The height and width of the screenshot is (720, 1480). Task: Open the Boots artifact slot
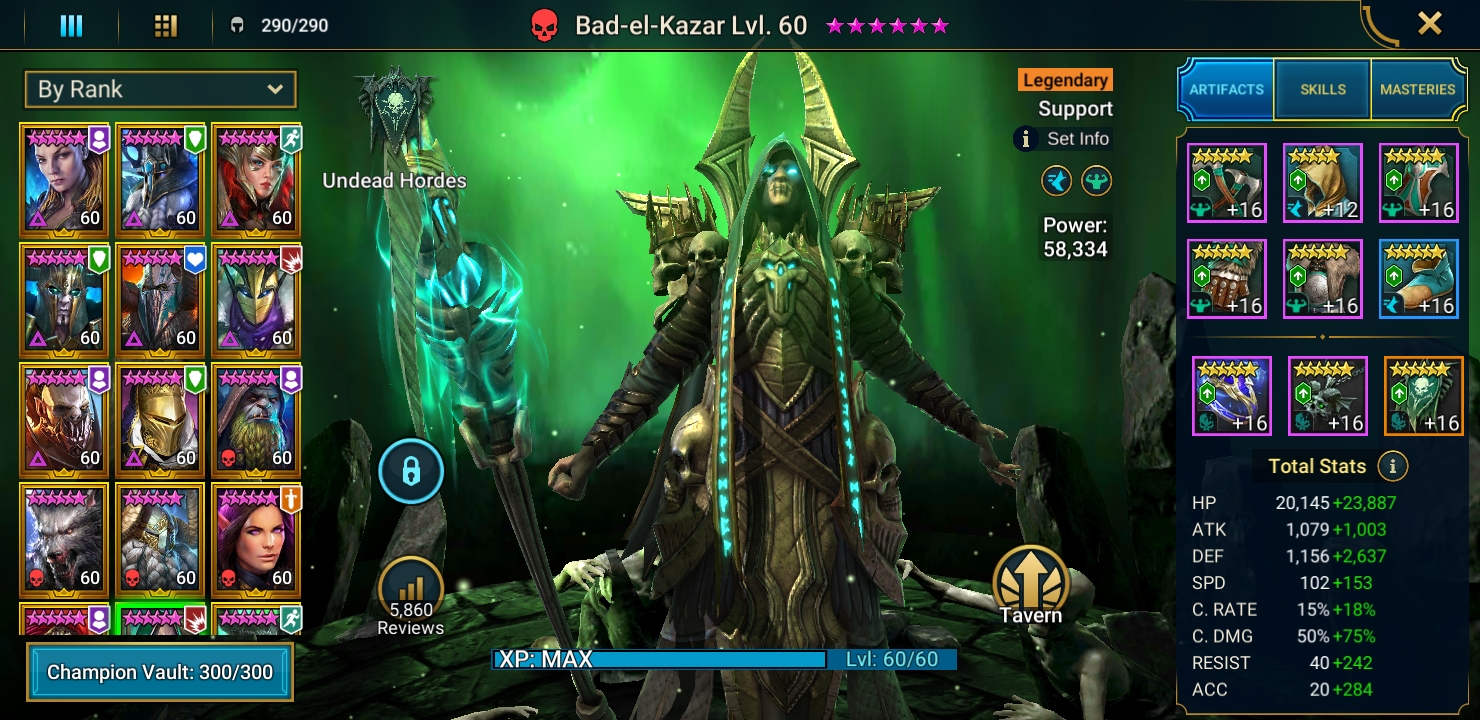coord(1419,278)
